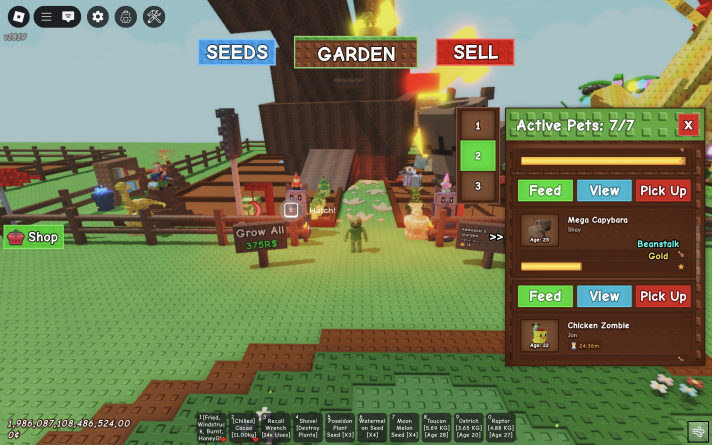Choose the Poseidon Plant Seed slot
Image resolution: width=712 pixels, height=445 pixels.
340,427
